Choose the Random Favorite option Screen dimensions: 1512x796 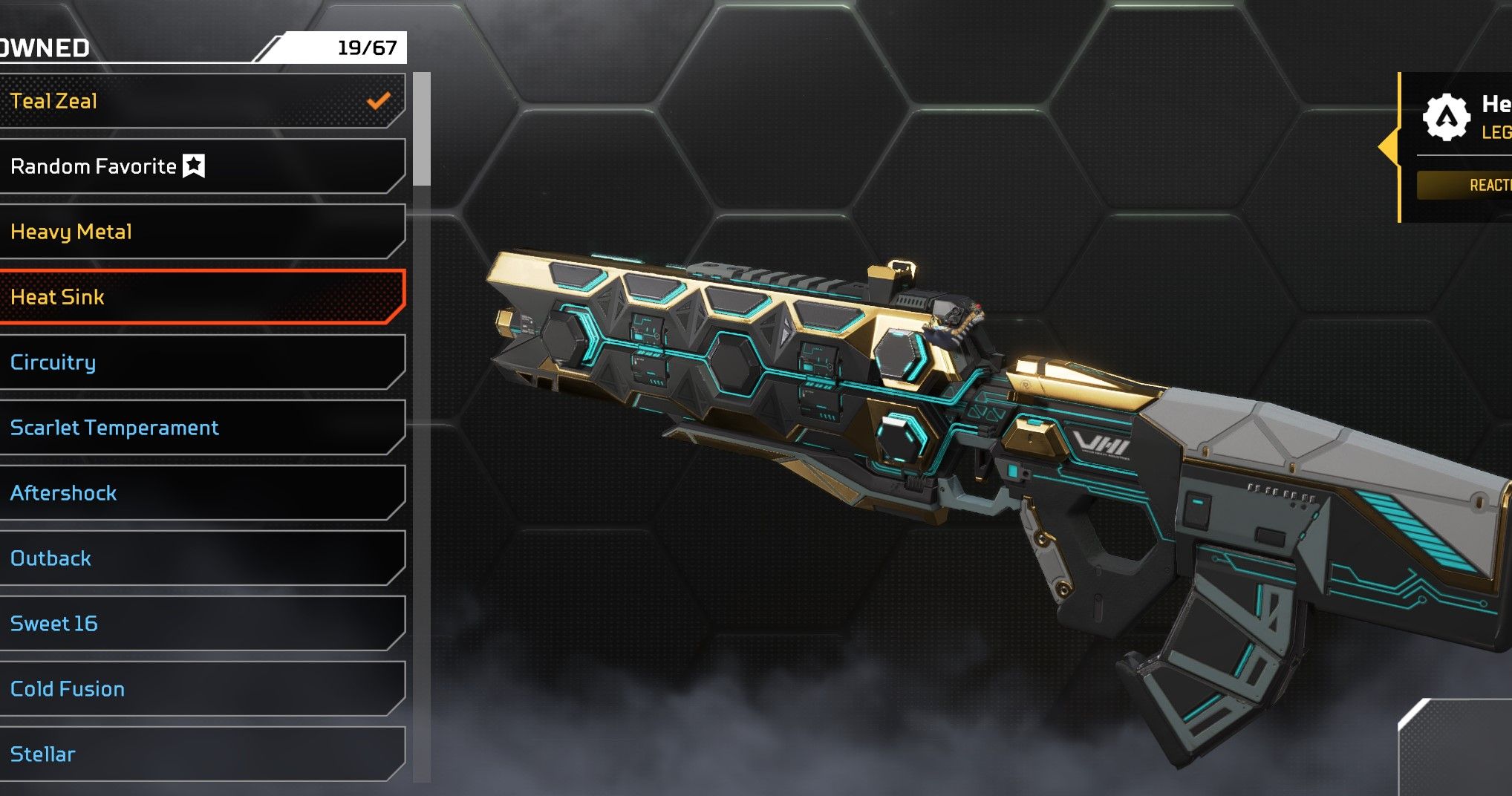tap(201, 166)
